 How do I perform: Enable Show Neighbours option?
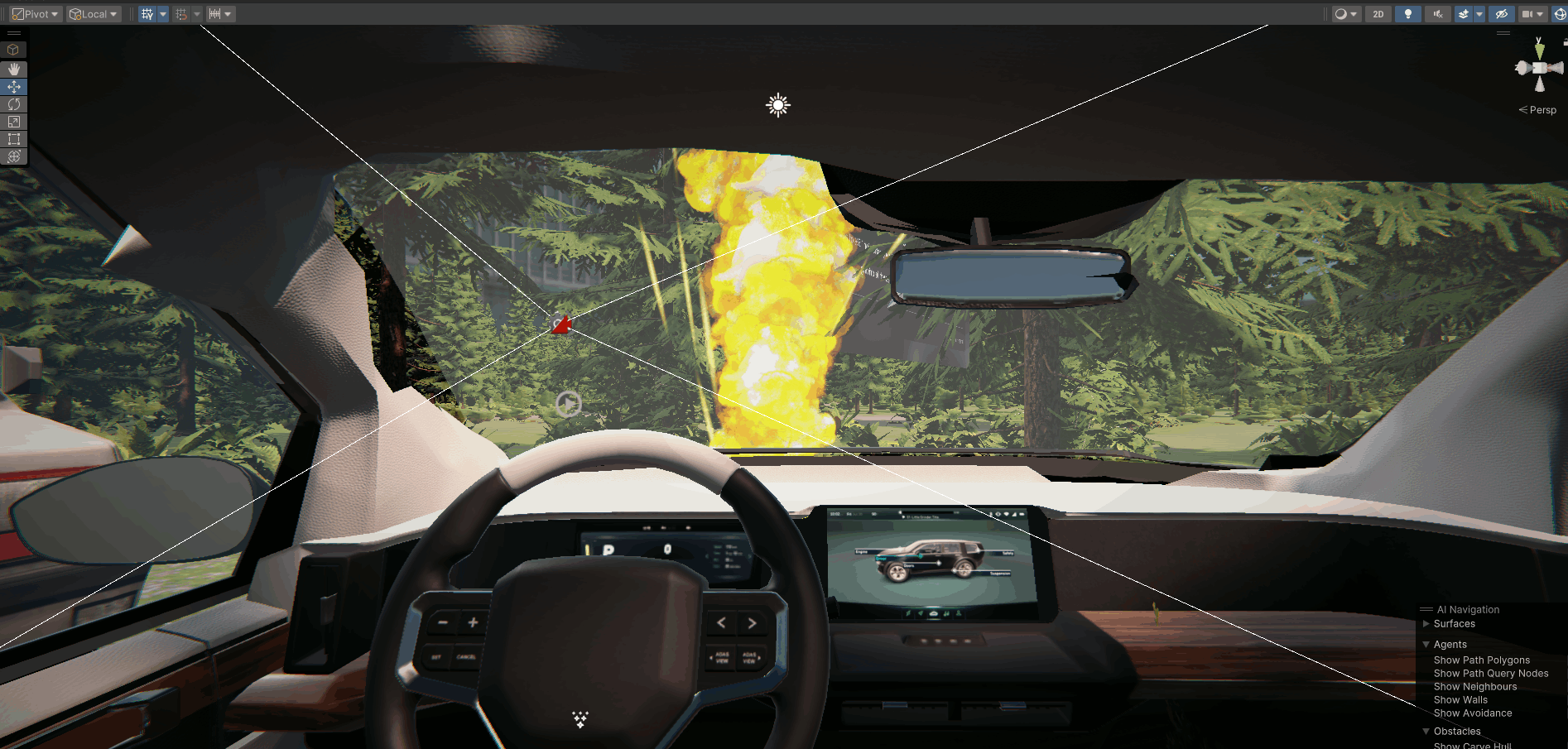tap(1474, 687)
